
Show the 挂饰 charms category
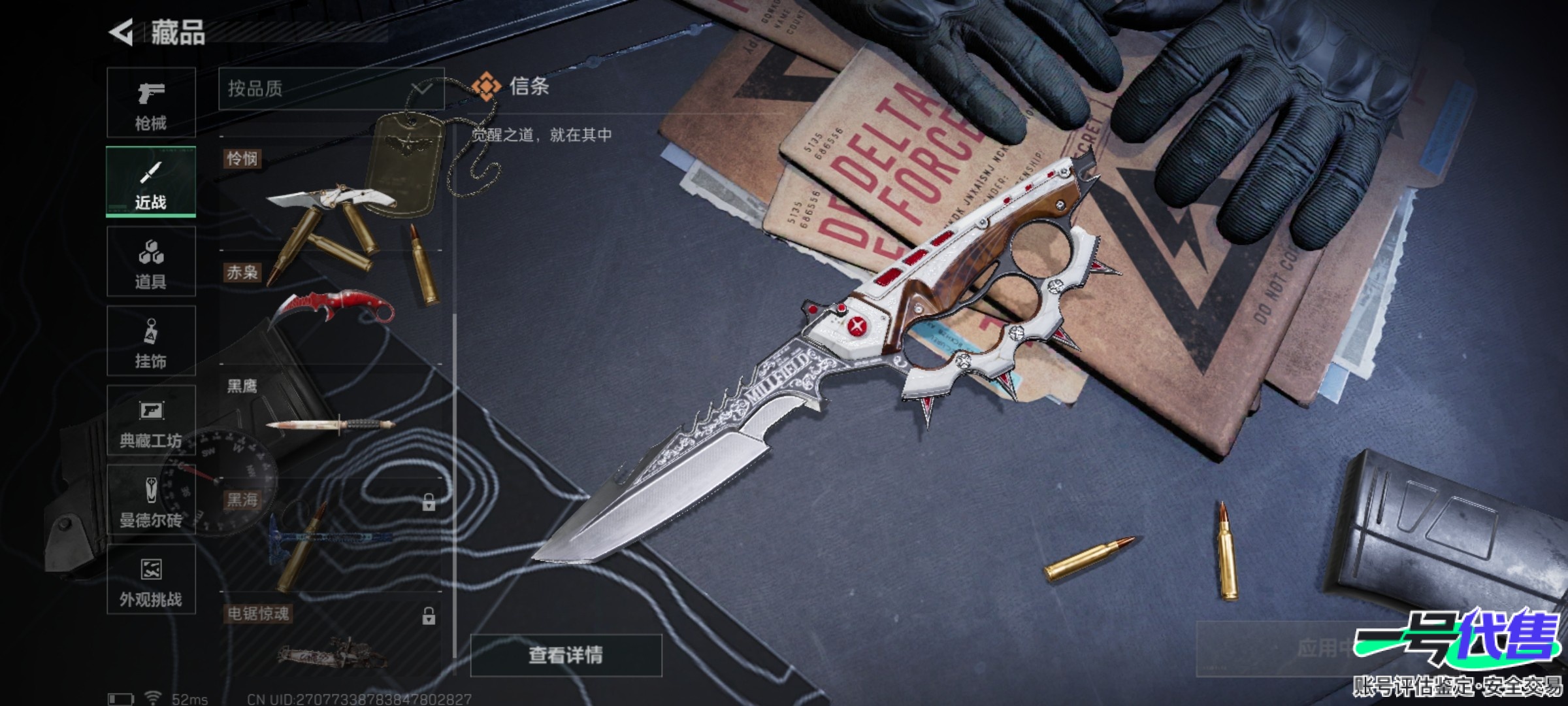pyautogui.click(x=151, y=341)
